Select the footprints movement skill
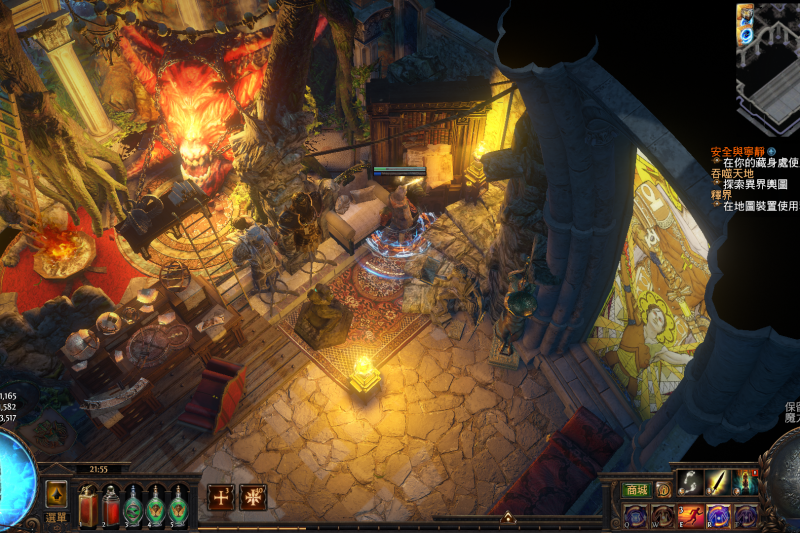This screenshot has width=800, height=533. point(691,483)
